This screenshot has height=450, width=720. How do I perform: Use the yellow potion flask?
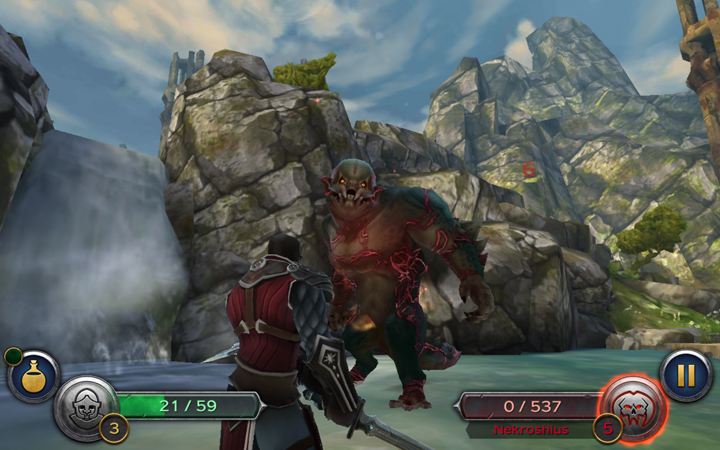point(33,377)
